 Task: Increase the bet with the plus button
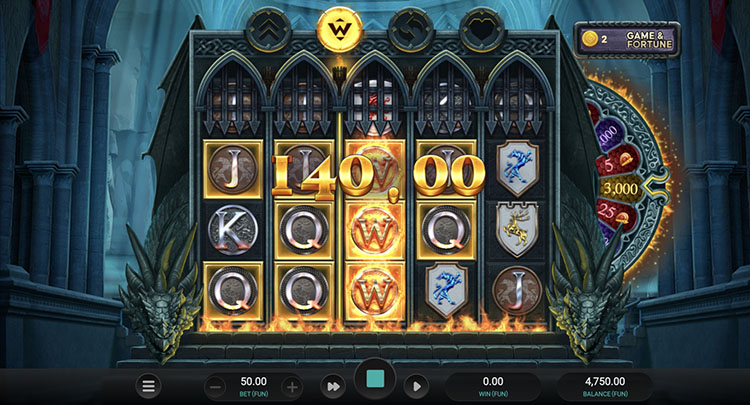click(292, 386)
